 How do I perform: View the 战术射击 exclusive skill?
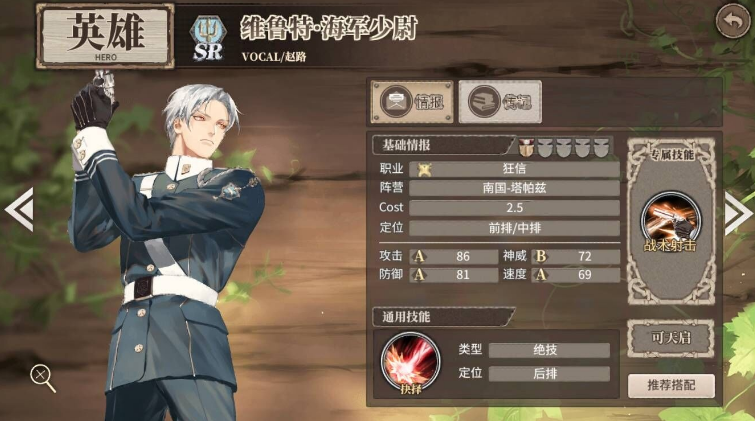tap(670, 217)
